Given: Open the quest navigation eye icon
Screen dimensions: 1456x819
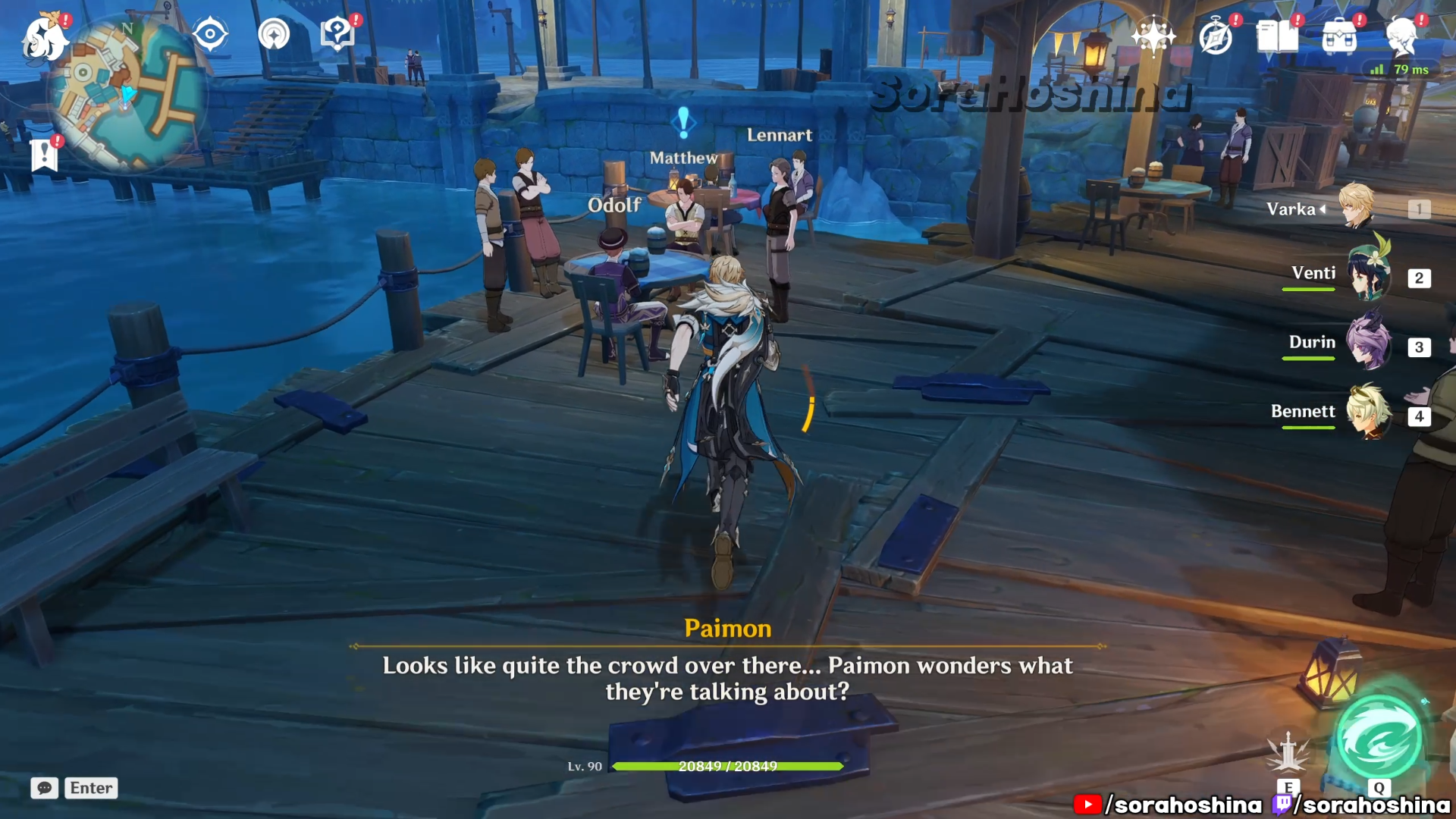Looking at the screenshot, I should click(210, 35).
